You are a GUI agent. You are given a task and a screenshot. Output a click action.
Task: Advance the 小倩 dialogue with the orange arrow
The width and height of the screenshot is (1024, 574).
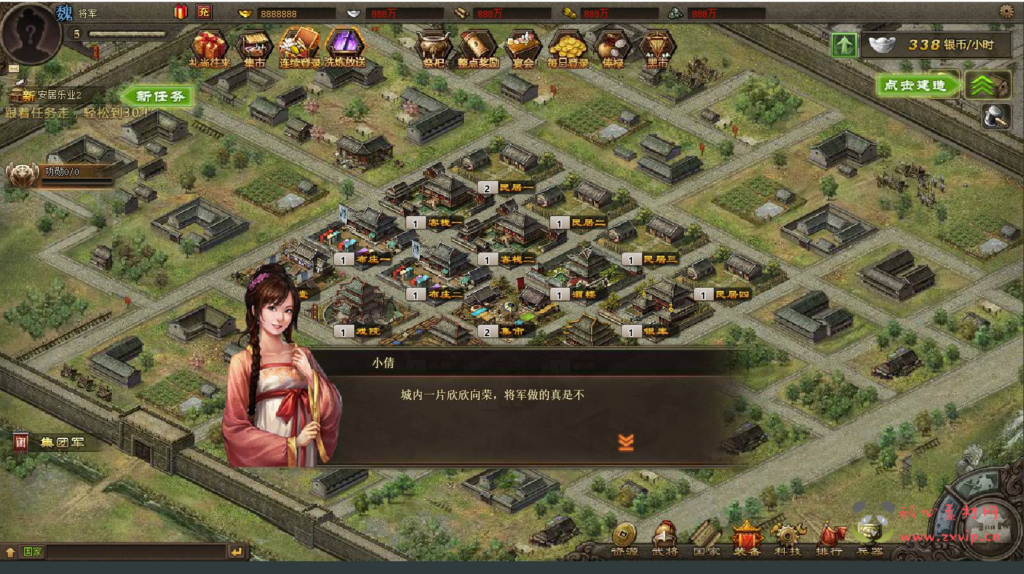tap(626, 442)
